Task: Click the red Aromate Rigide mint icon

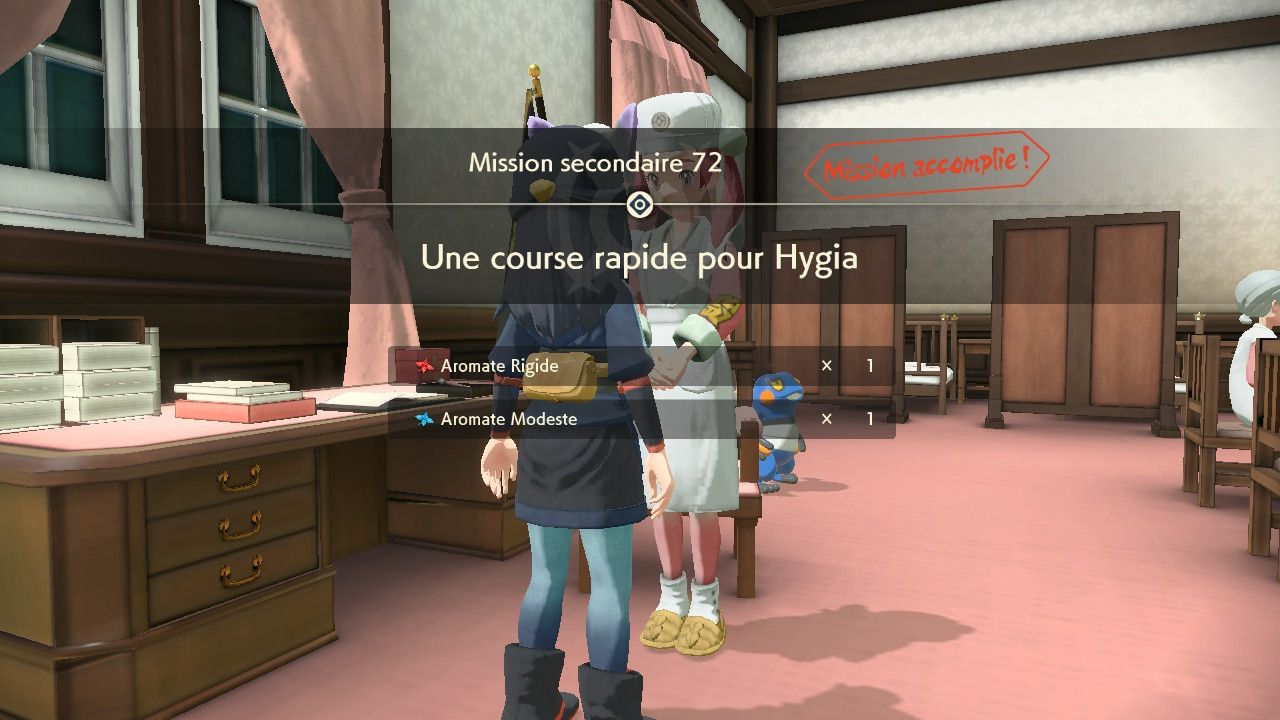Action: [425, 366]
